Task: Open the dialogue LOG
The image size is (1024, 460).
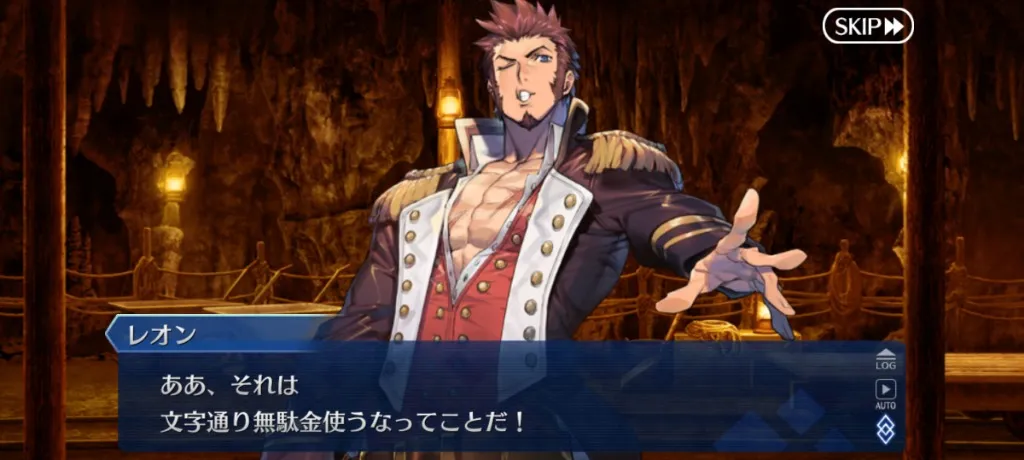Action: 885,360
